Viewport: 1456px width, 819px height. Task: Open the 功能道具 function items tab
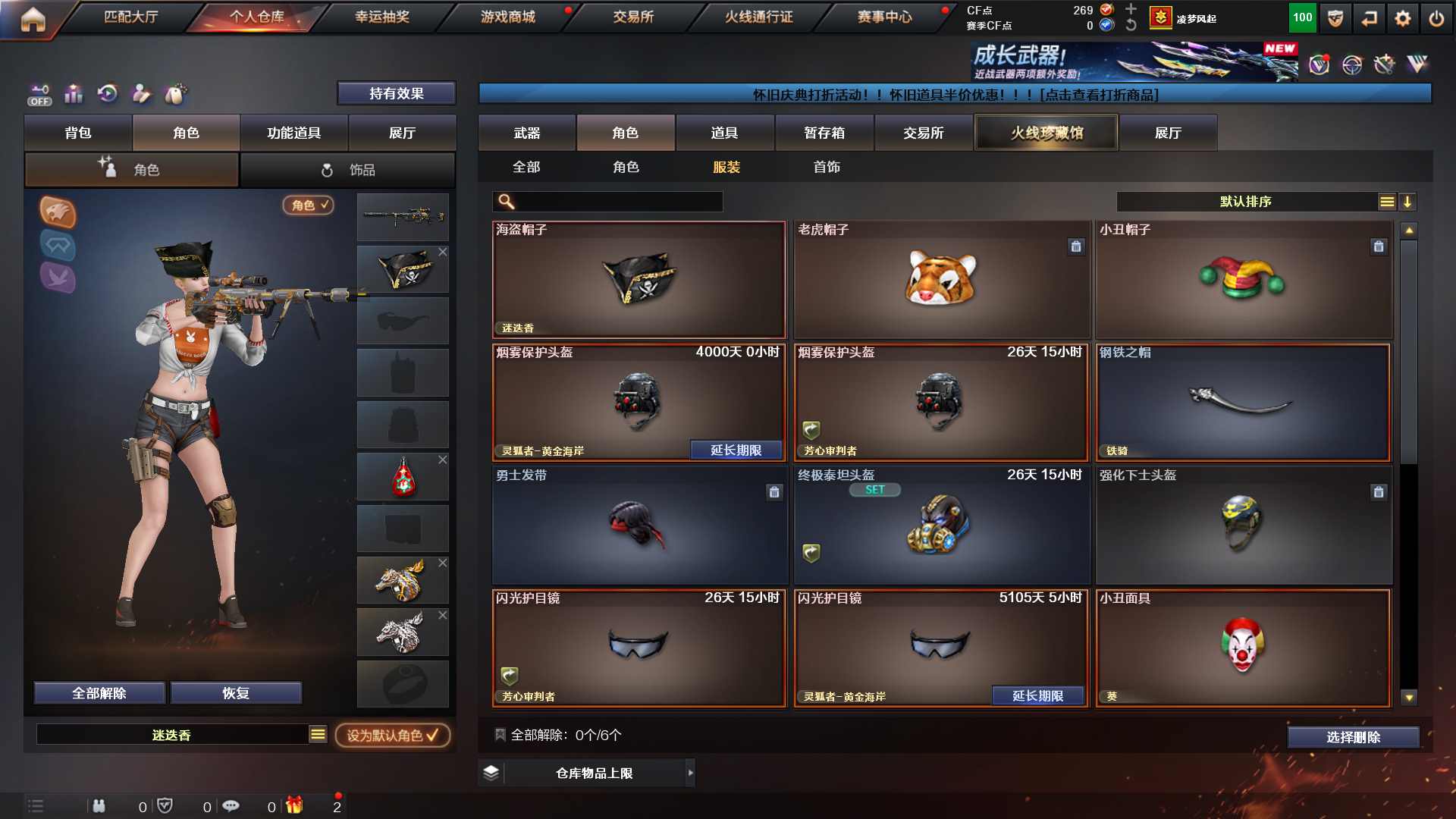tap(294, 133)
